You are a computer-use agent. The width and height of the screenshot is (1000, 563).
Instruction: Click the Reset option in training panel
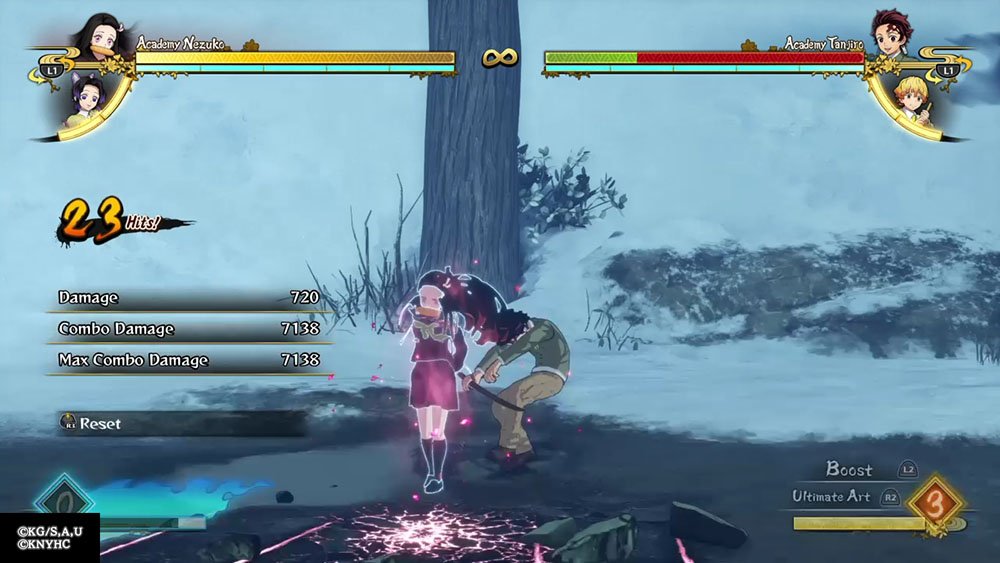tap(99, 423)
